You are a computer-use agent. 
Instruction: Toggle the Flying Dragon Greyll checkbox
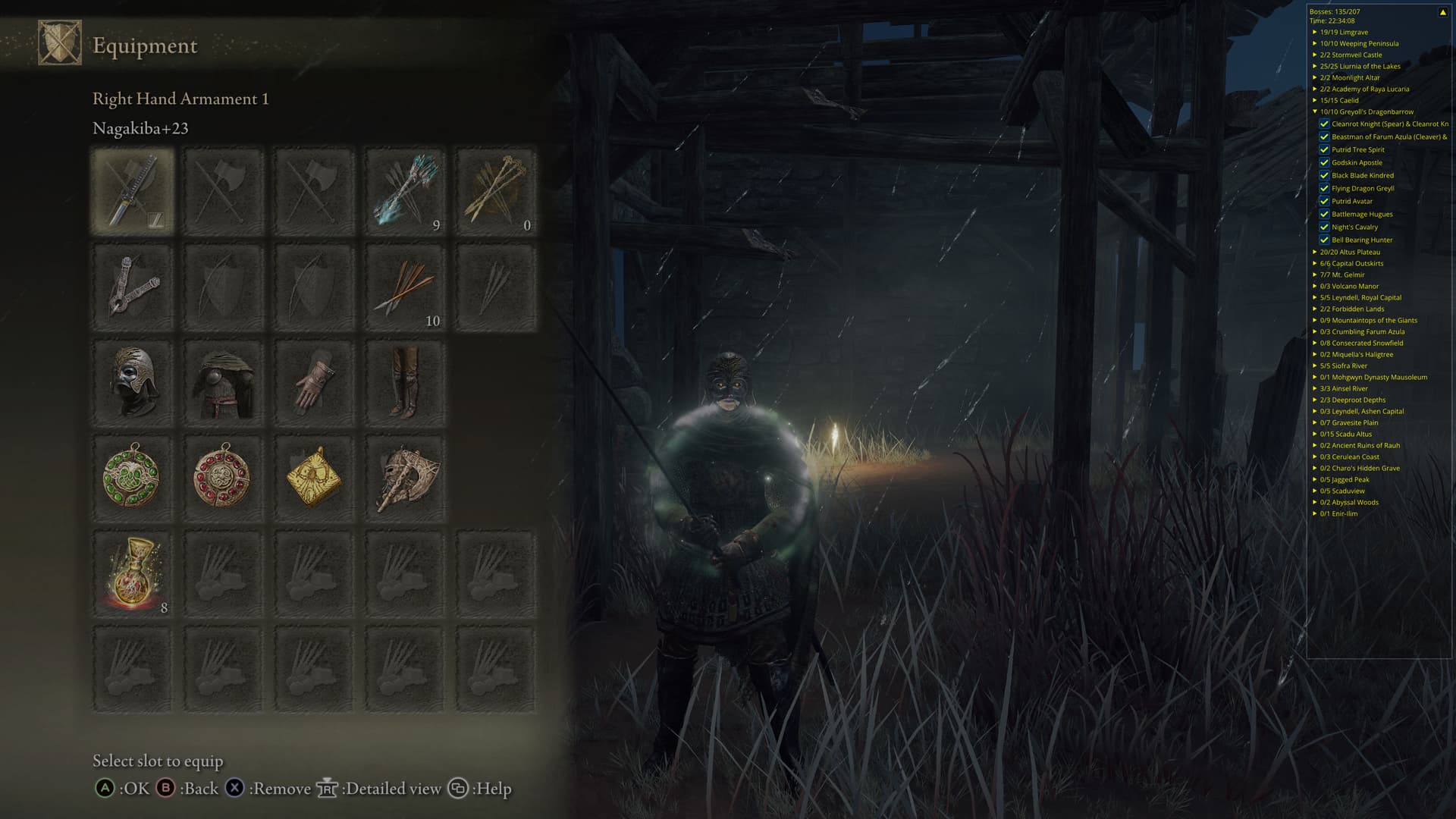point(1324,189)
